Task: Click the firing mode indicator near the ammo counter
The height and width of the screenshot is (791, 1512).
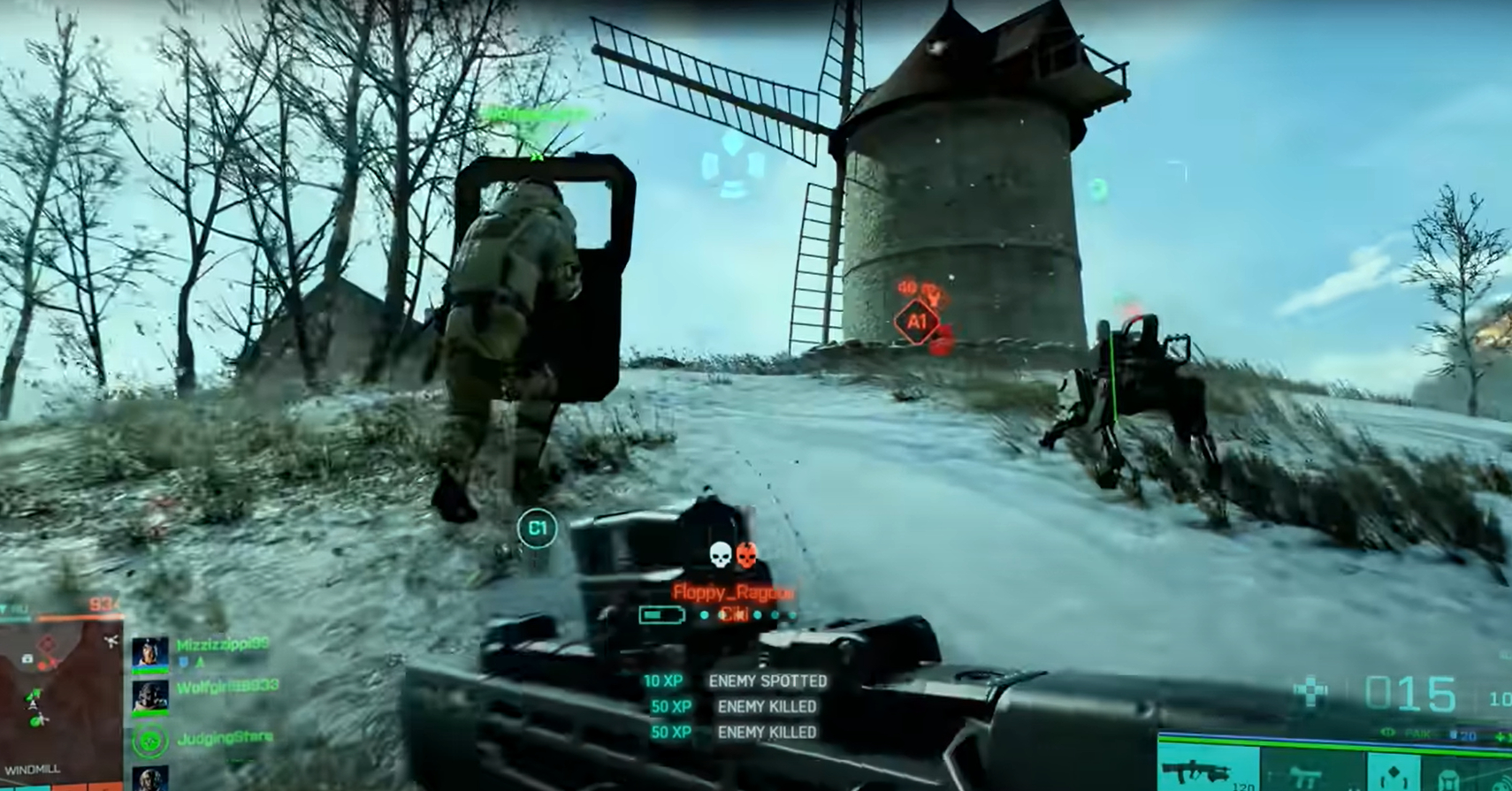Action: (x=1386, y=734)
